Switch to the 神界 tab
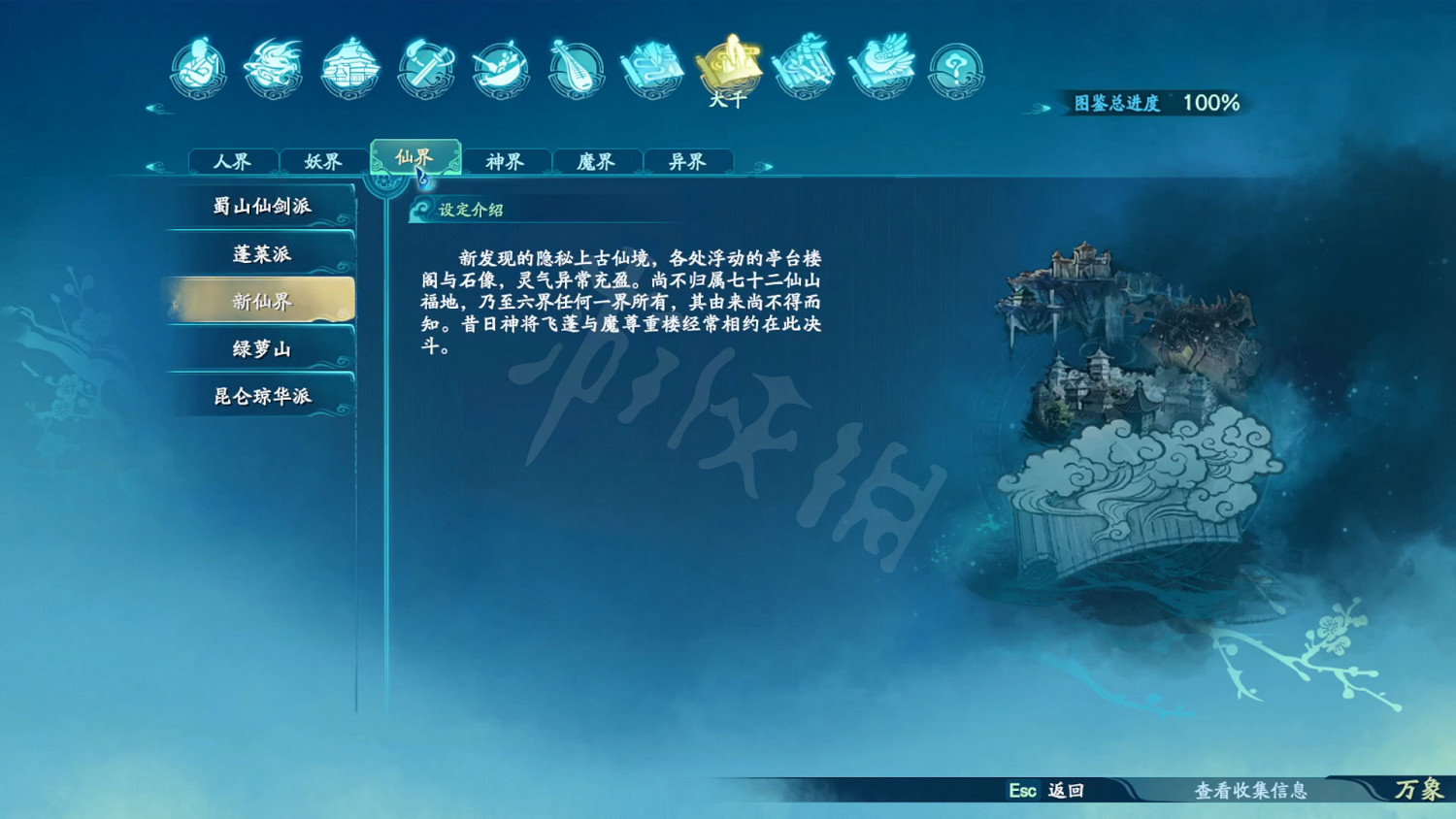The image size is (1456, 819). tap(506, 162)
